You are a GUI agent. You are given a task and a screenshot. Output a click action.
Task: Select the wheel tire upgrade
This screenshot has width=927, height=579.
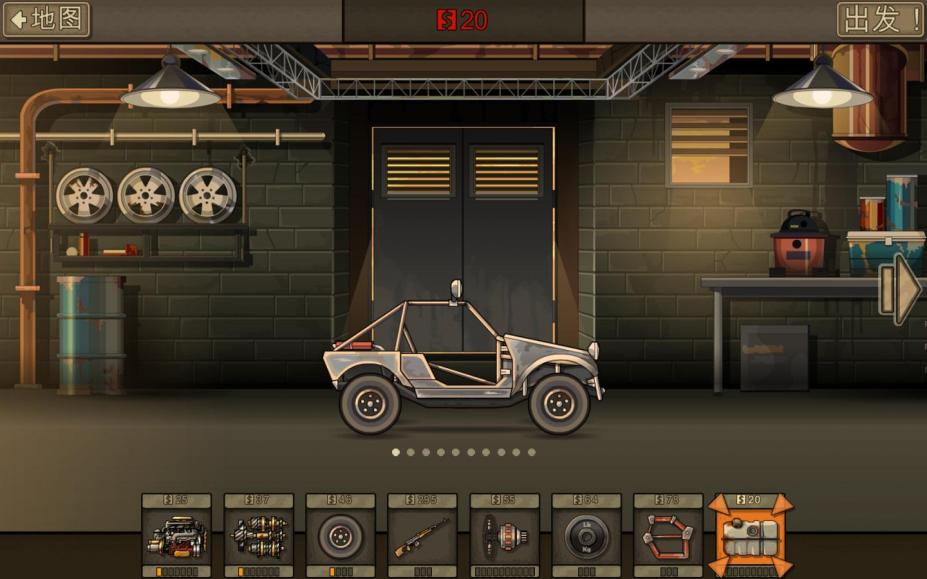[341, 536]
